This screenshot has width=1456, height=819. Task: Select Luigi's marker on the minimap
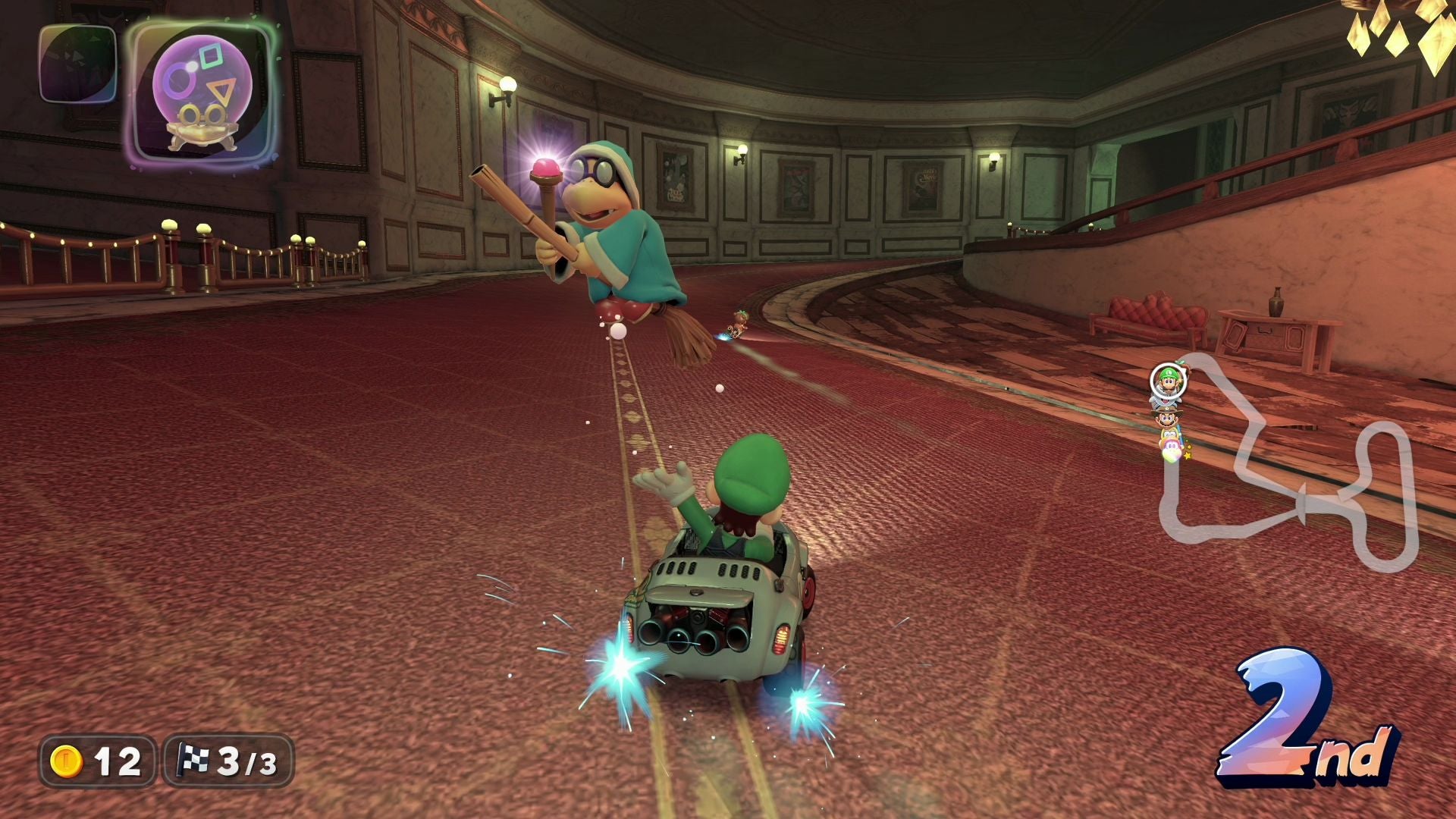click(x=1166, y=380)
